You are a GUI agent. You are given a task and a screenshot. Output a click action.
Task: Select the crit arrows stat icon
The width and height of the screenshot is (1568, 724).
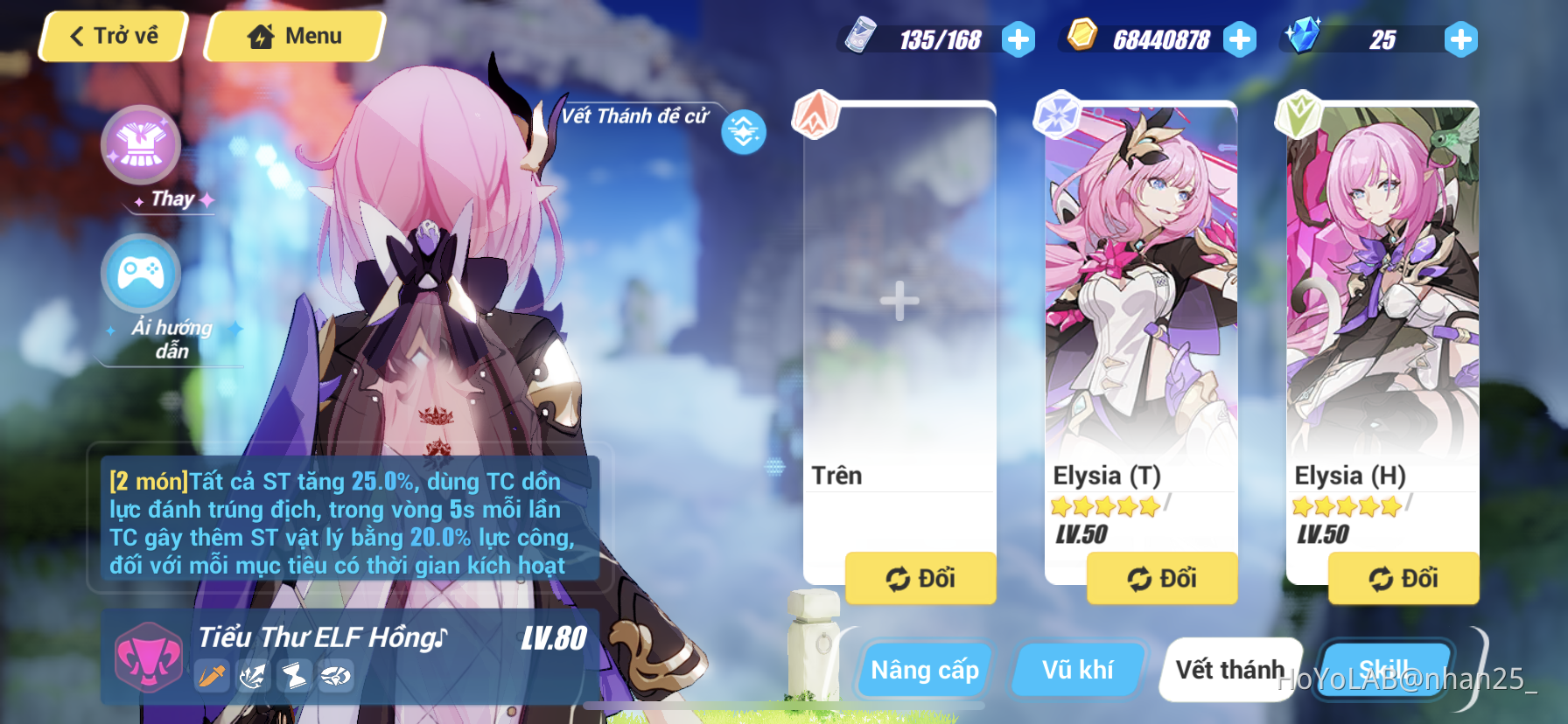[253, 675]
